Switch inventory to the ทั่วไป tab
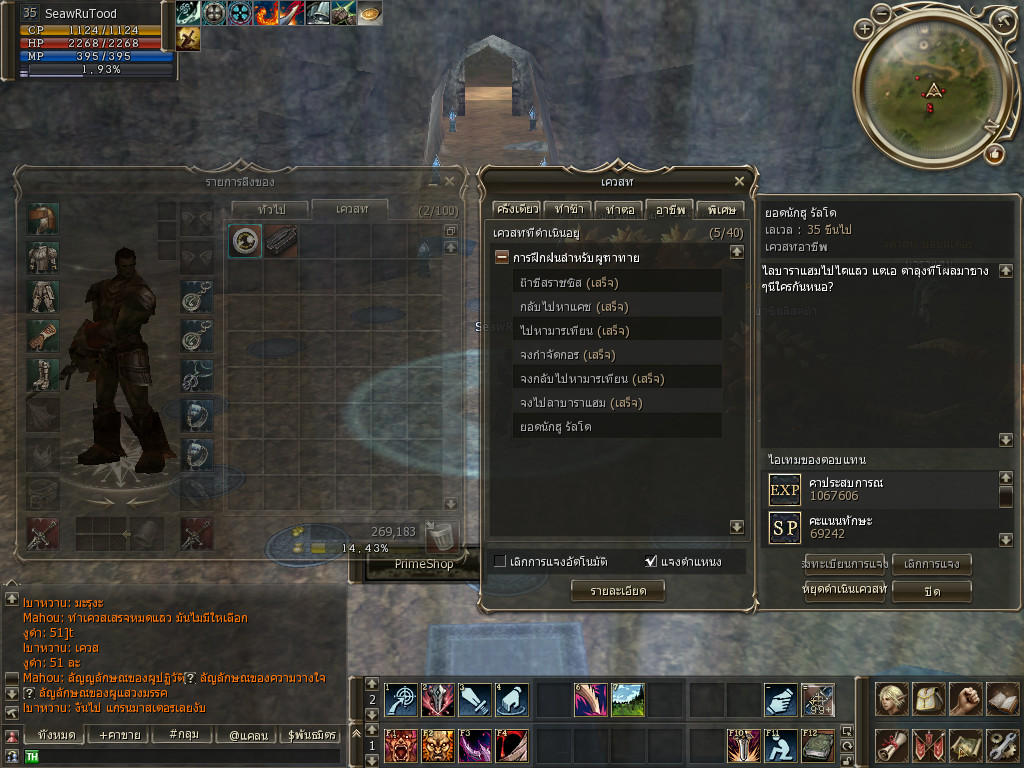Image resolution: width=1024 pixels, height=768 pixels. 270,209
